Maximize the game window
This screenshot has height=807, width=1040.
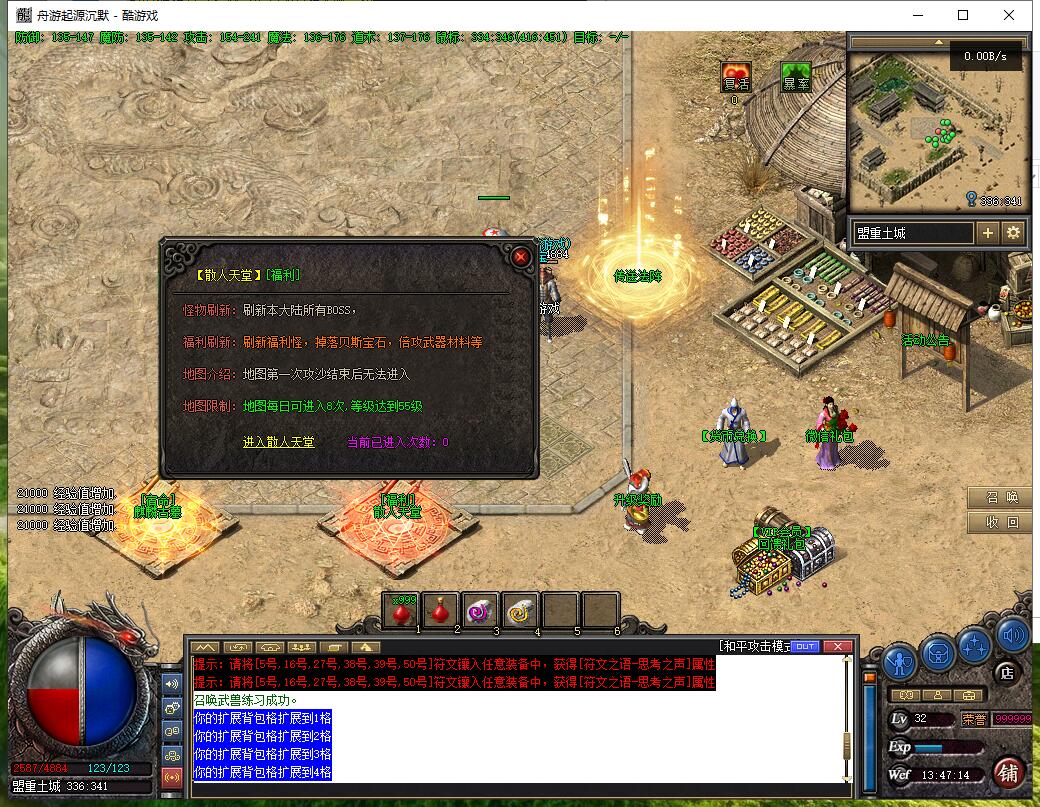coord(963,15)
